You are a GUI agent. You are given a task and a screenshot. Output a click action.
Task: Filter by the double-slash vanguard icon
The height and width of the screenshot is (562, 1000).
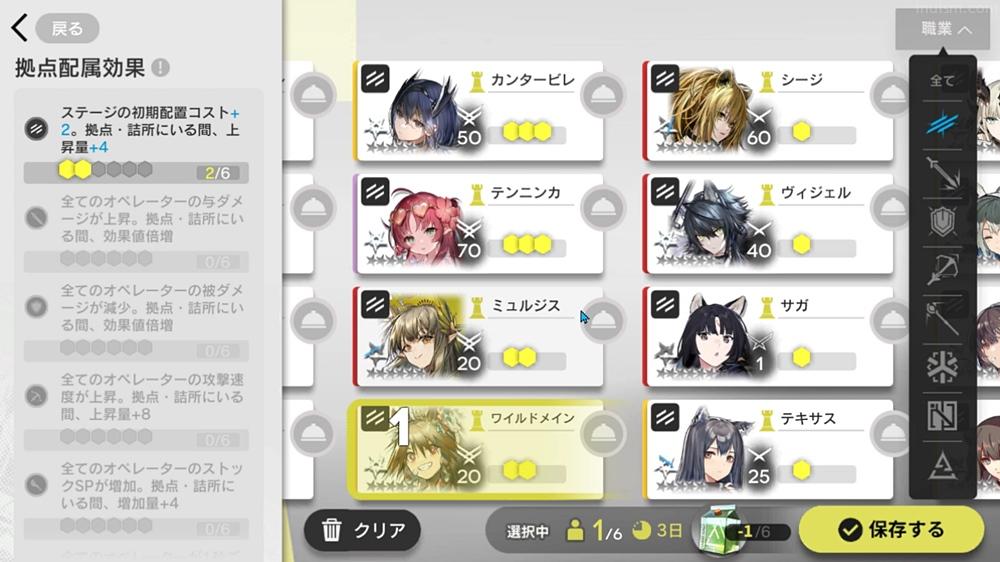tap(942, 124)
